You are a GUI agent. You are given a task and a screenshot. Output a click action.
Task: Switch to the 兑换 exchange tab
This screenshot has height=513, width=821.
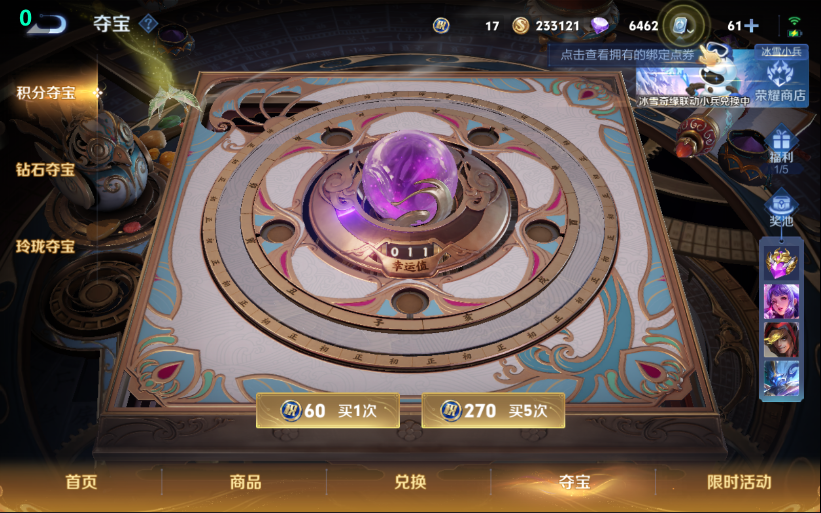coord(410,482)
